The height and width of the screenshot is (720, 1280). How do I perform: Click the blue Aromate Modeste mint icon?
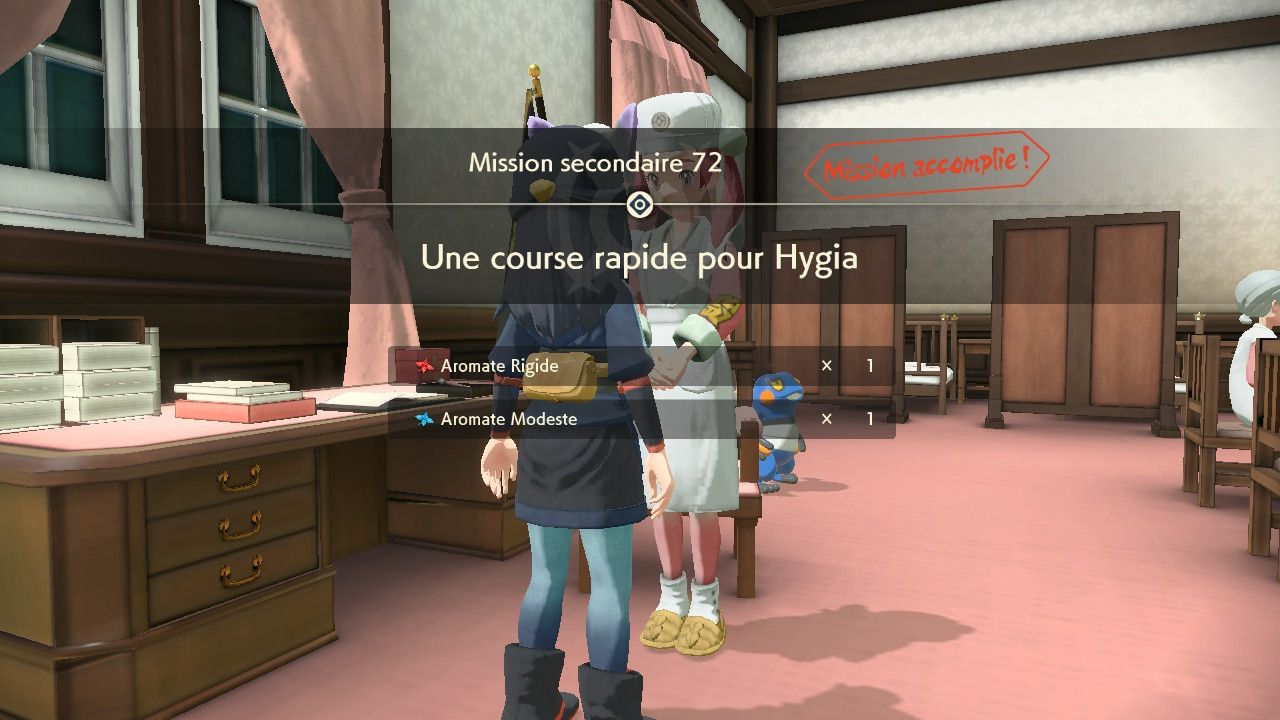(425, 419)
